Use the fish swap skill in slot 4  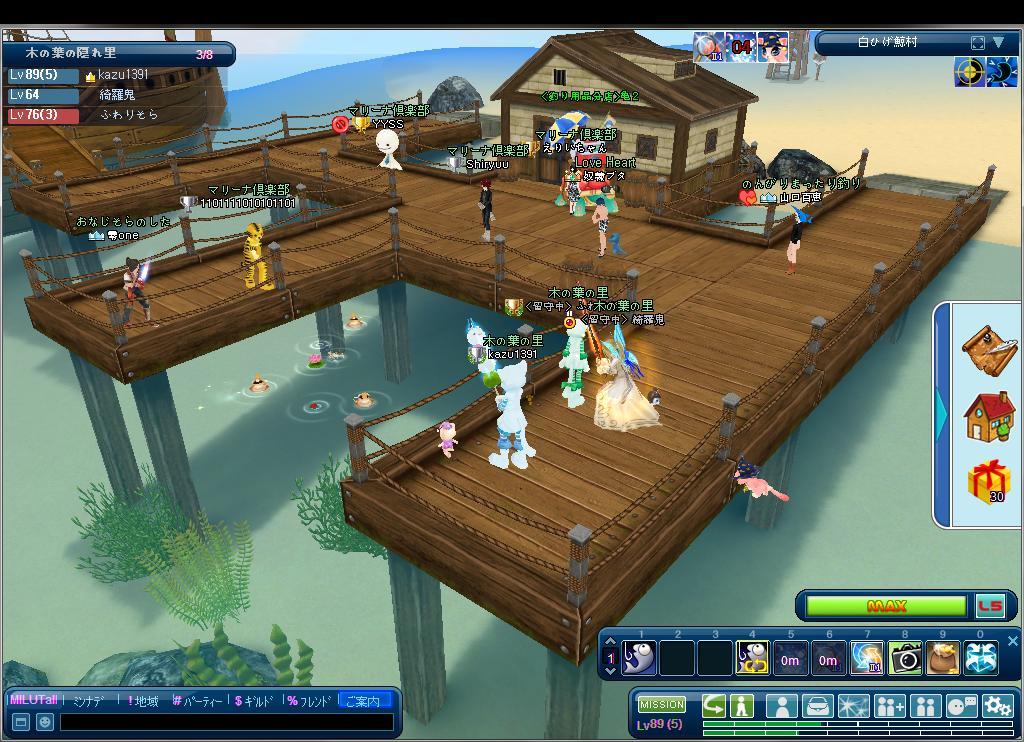pyautogui.click(x=752, y=658)
